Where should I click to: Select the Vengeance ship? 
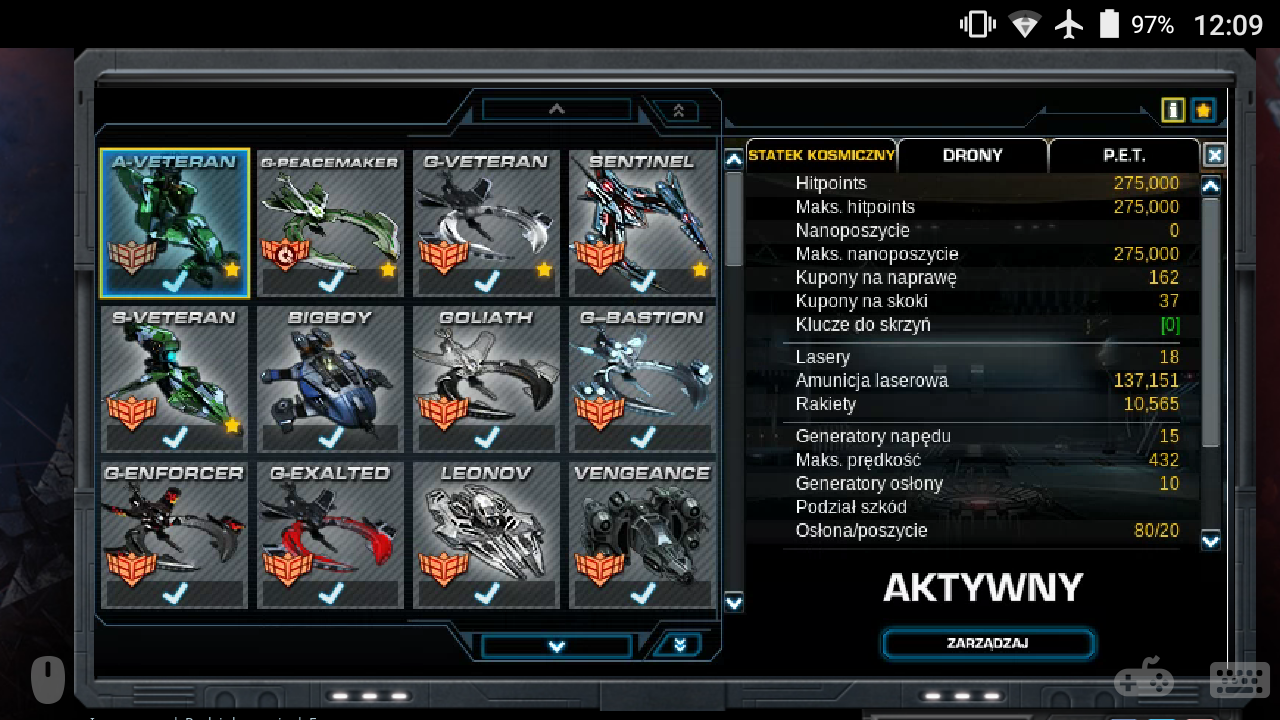click(x=643, y=535)
